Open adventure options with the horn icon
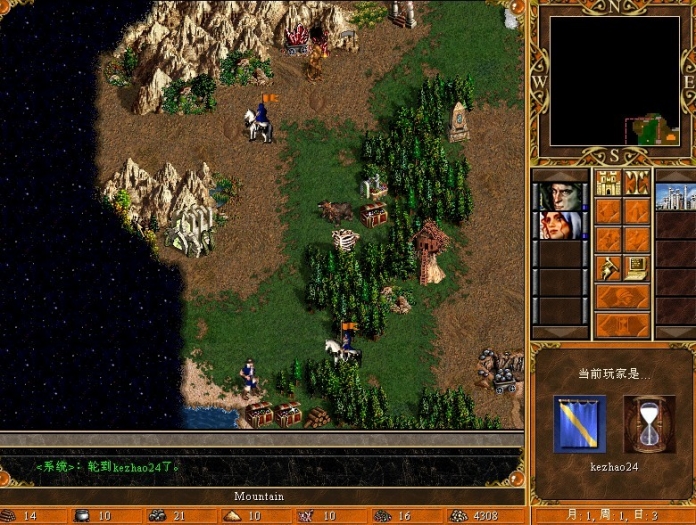This screenshot has width=696, height=525. 608,268
